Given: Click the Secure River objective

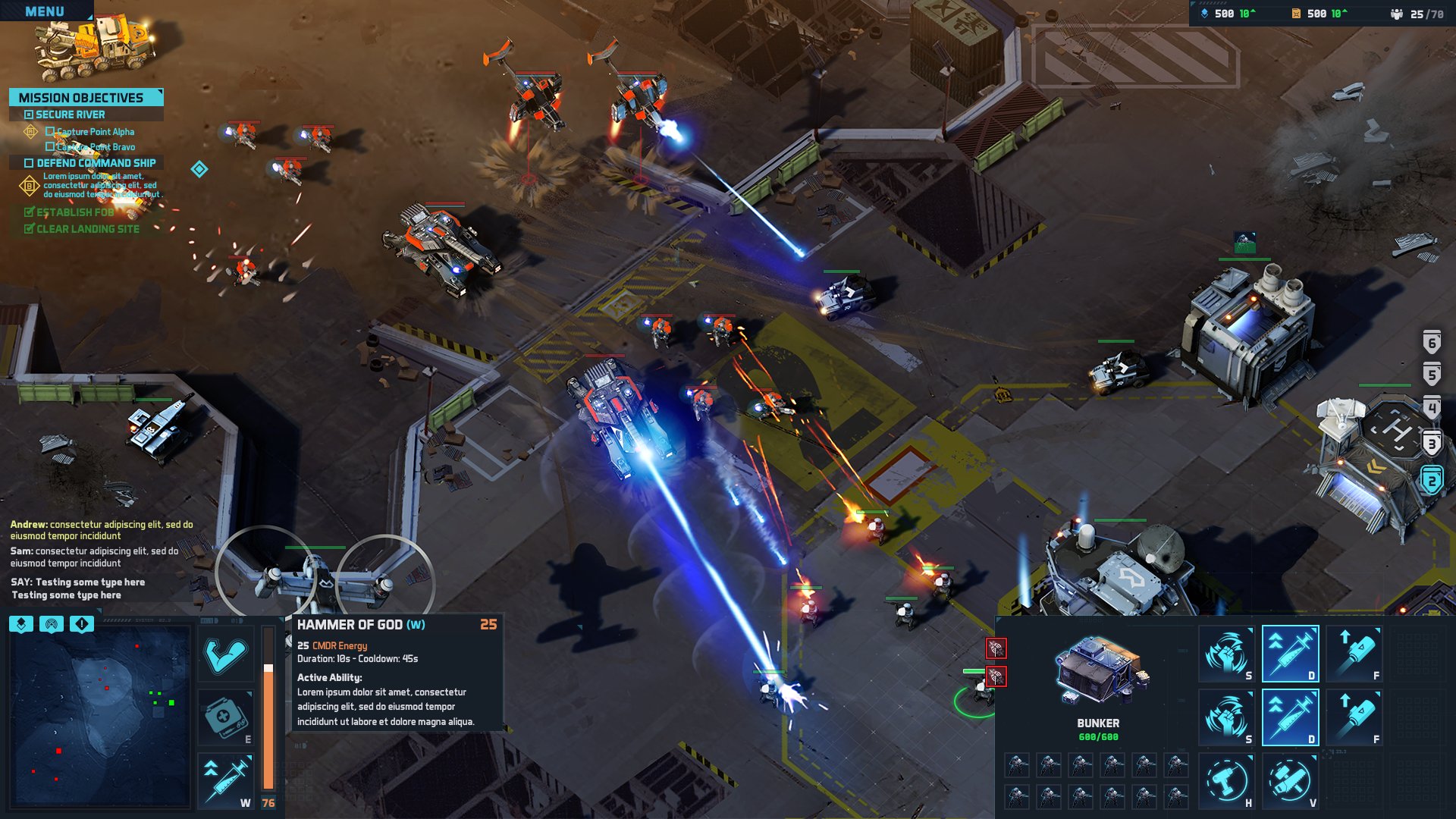Looking at the screenshot, I should [71, 115].
